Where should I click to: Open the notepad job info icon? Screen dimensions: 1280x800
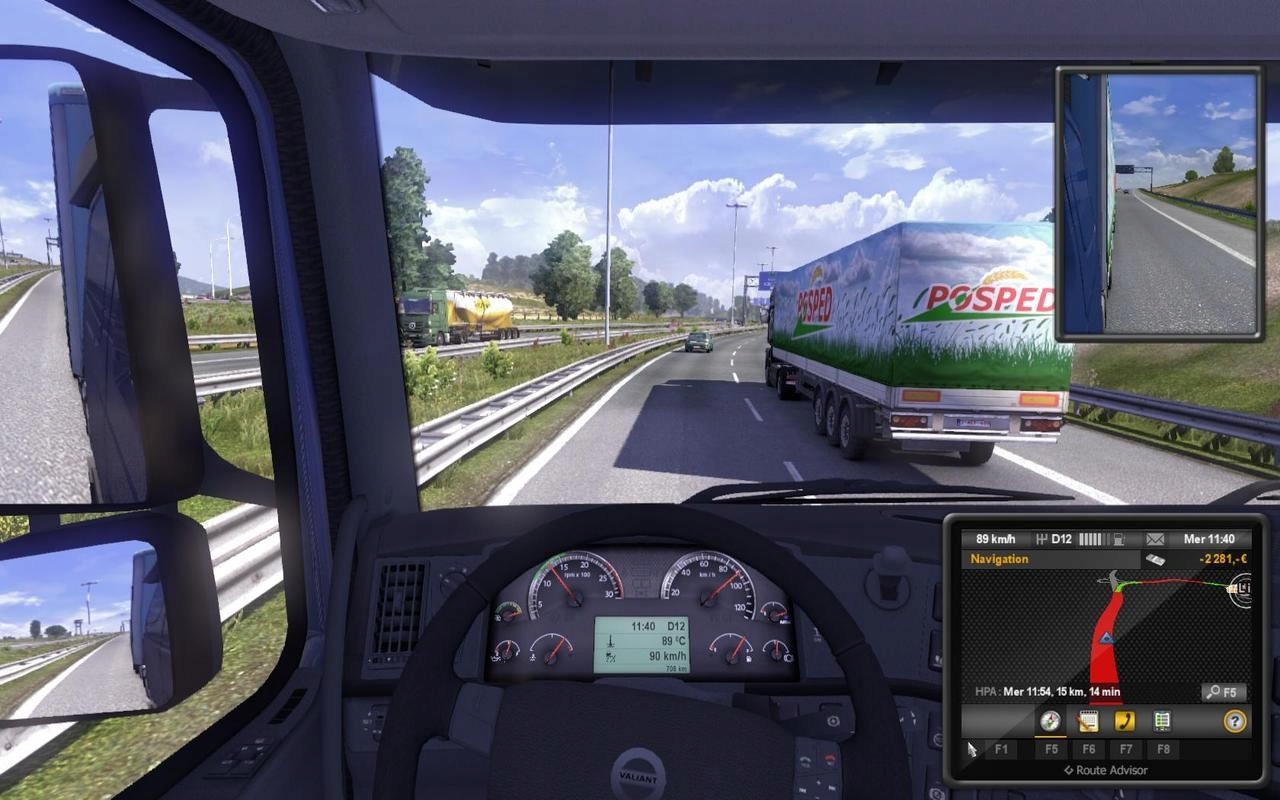[x=1088, y=720]
